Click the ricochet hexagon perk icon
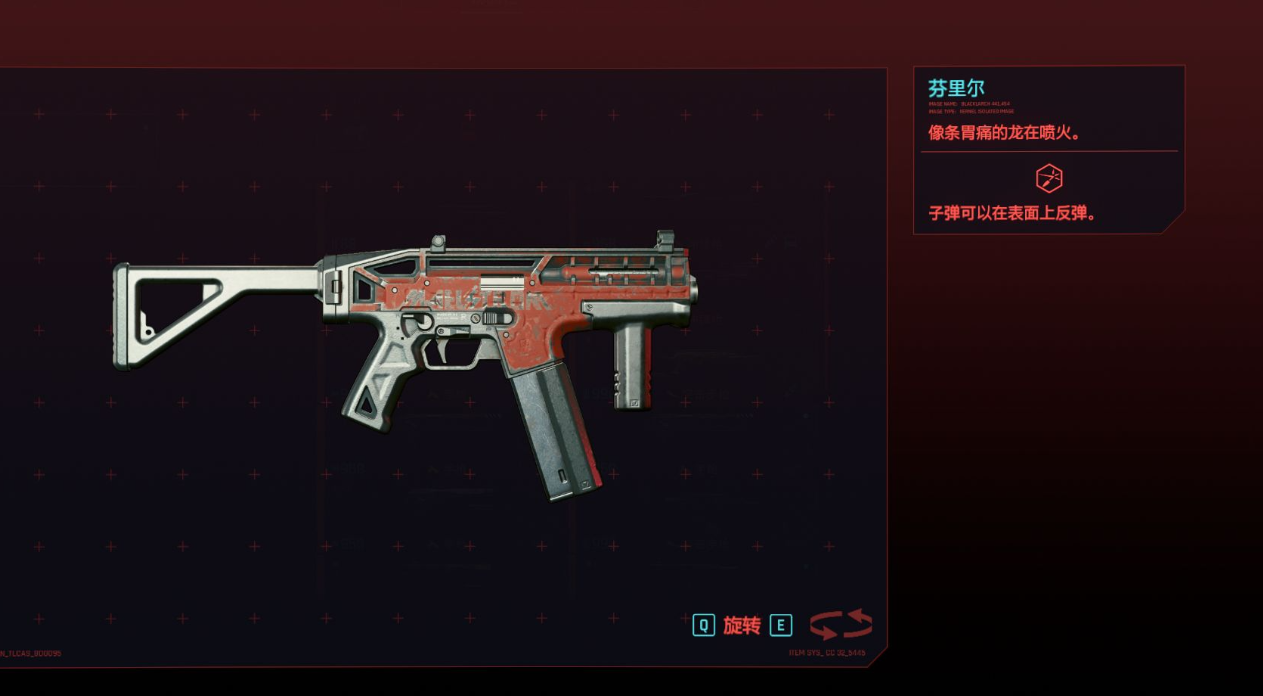The height and width of the screenshot is (696, 1263). 1048,179
